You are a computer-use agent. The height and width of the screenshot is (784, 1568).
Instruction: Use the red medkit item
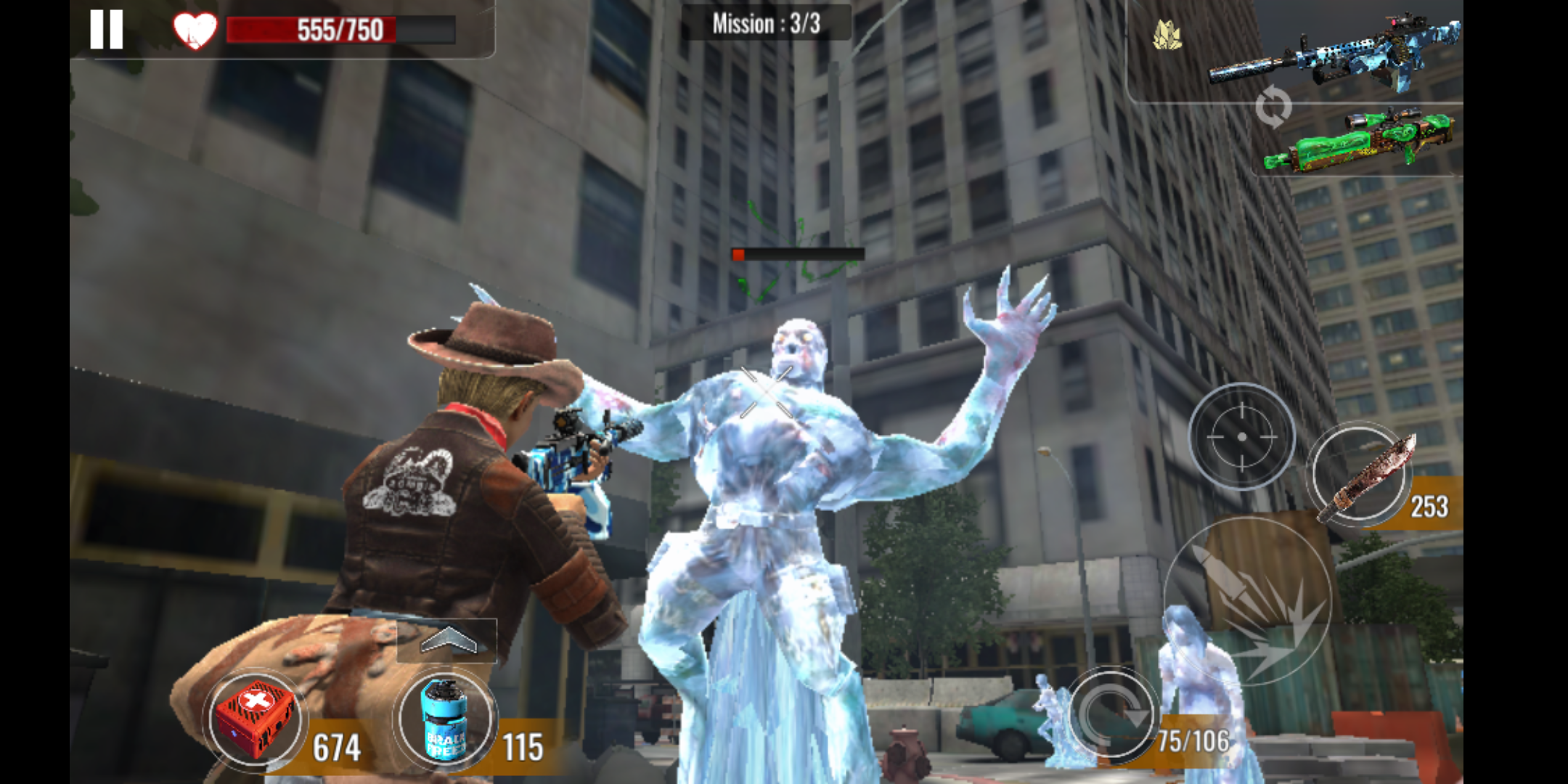click(x=256, y=719)
